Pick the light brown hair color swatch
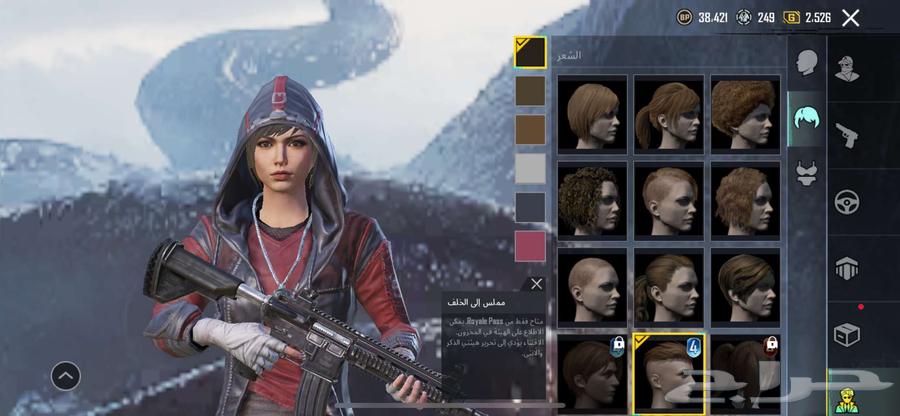 (530, 130)
